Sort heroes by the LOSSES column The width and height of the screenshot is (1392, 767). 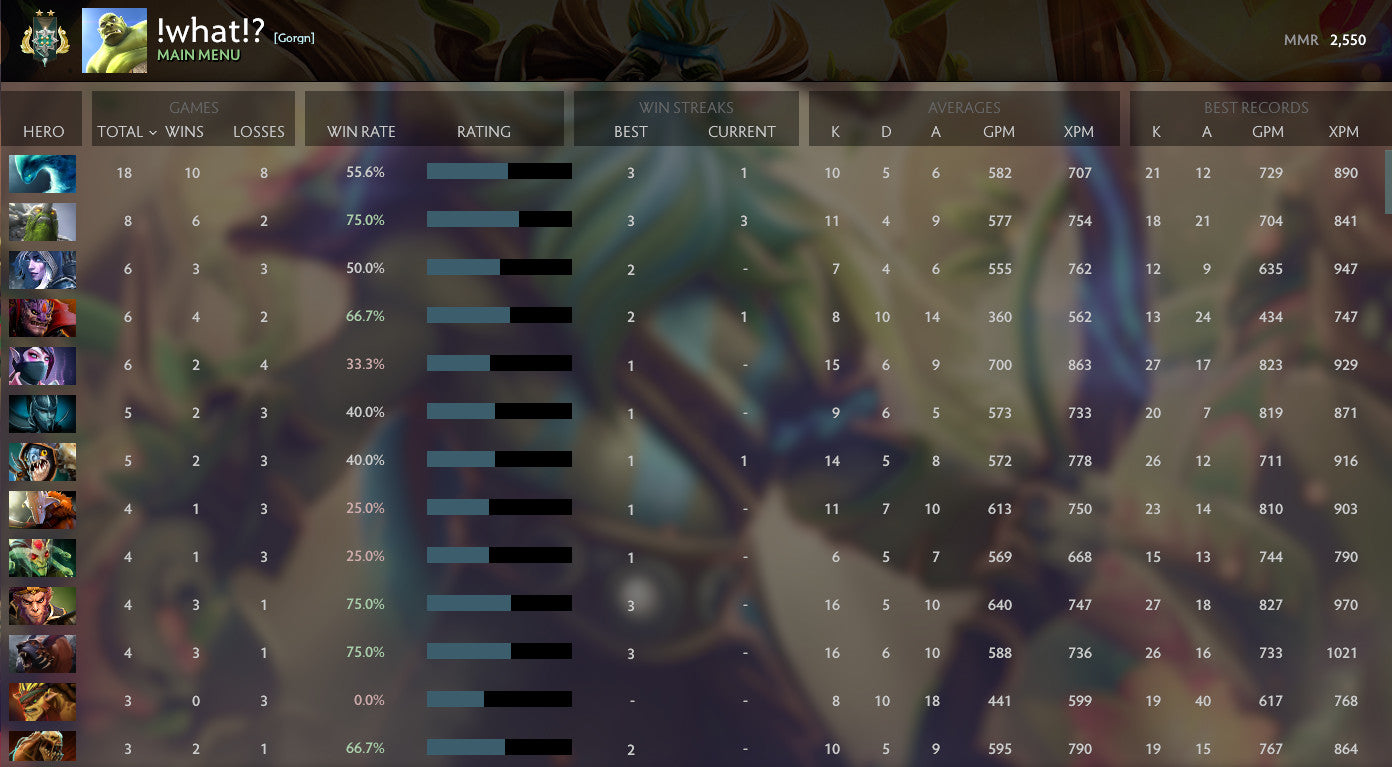(x=259, y=131)
